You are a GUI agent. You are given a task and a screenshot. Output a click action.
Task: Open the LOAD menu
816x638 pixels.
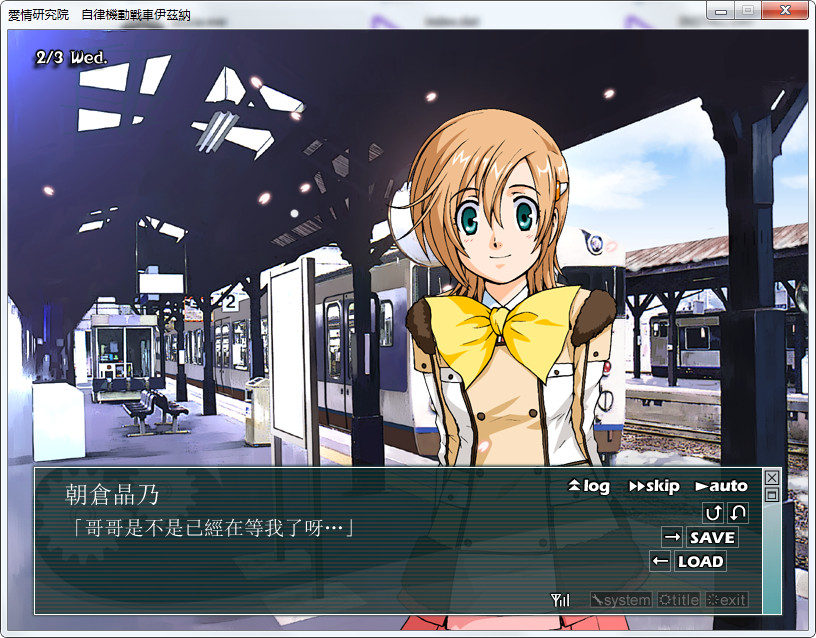(700, 561)
